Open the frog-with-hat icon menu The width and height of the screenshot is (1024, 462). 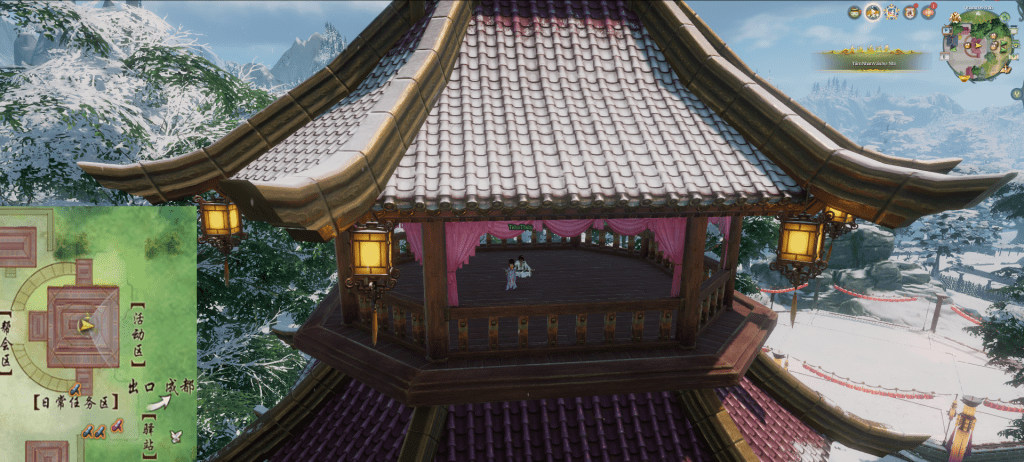click(x=855, y=12)
